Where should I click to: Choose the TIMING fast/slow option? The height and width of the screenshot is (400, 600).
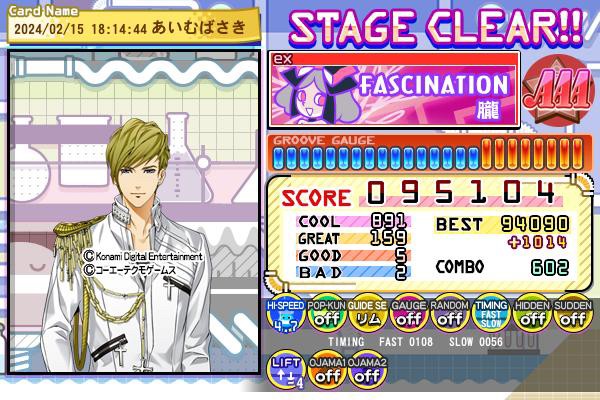(x=490, y=316)
